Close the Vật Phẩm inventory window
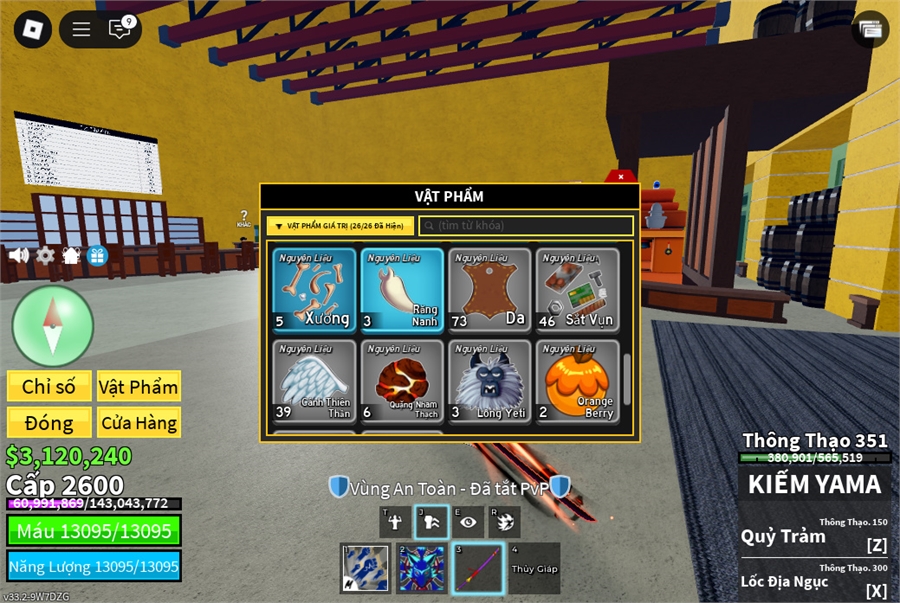 [620, 177]
